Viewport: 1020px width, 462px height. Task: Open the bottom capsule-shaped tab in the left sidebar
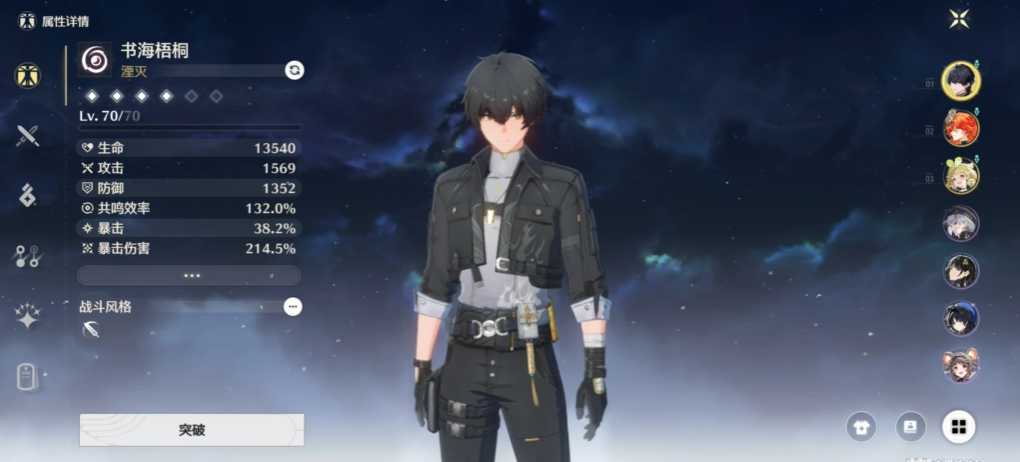28,377
